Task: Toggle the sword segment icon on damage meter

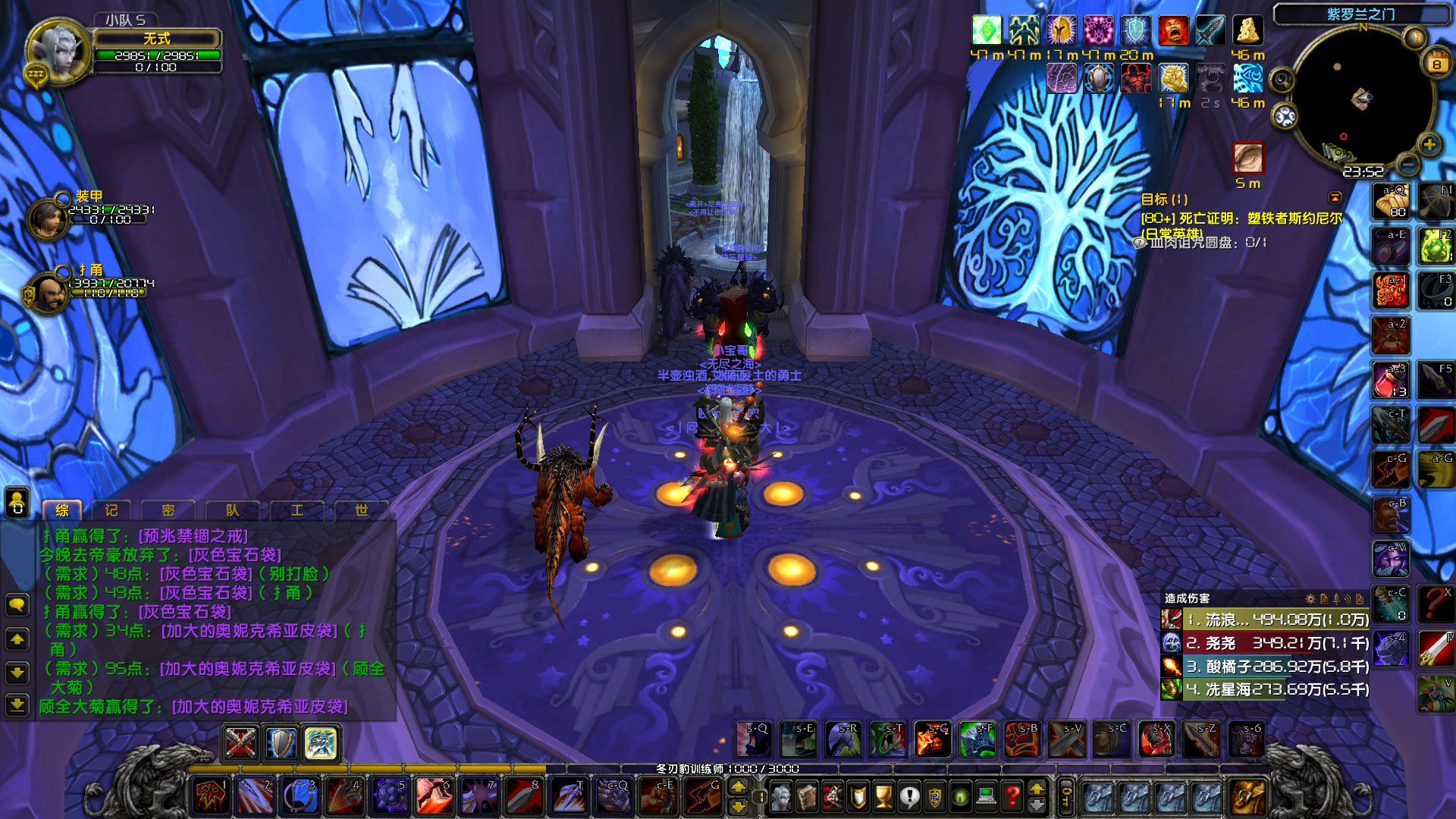Action: 1335,599
